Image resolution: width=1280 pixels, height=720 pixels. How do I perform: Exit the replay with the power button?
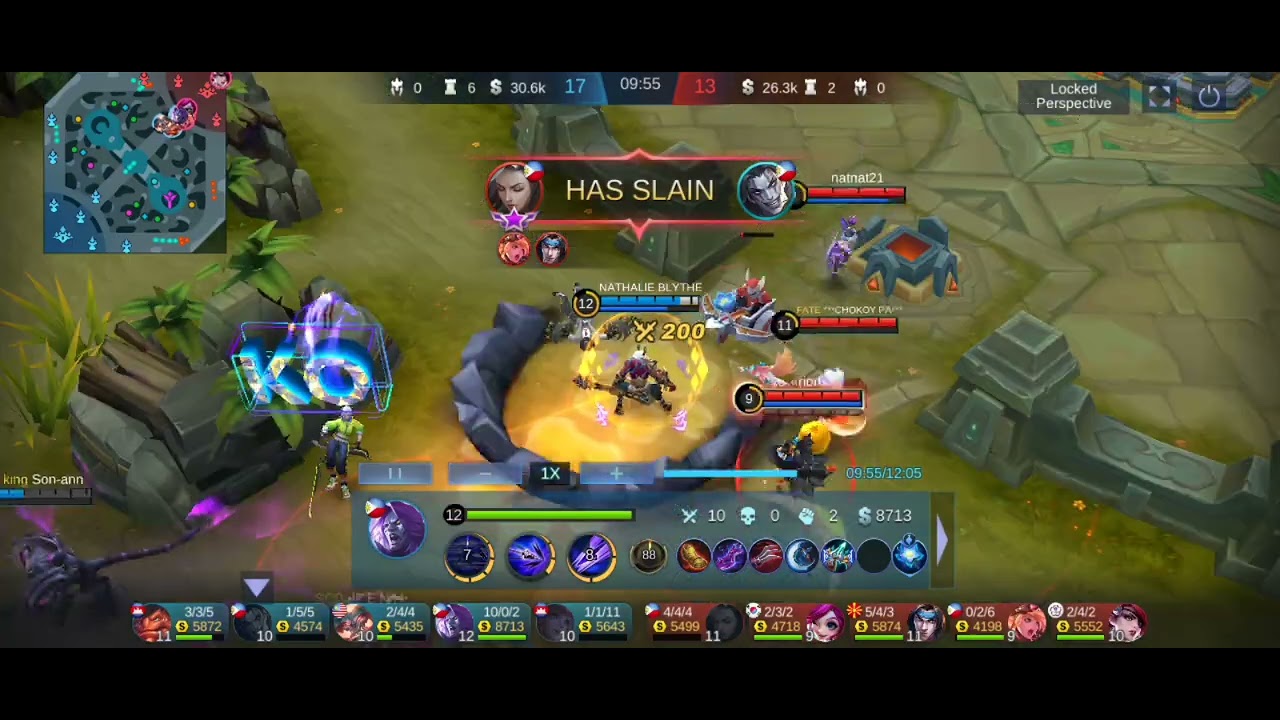tap(1209, 96)
